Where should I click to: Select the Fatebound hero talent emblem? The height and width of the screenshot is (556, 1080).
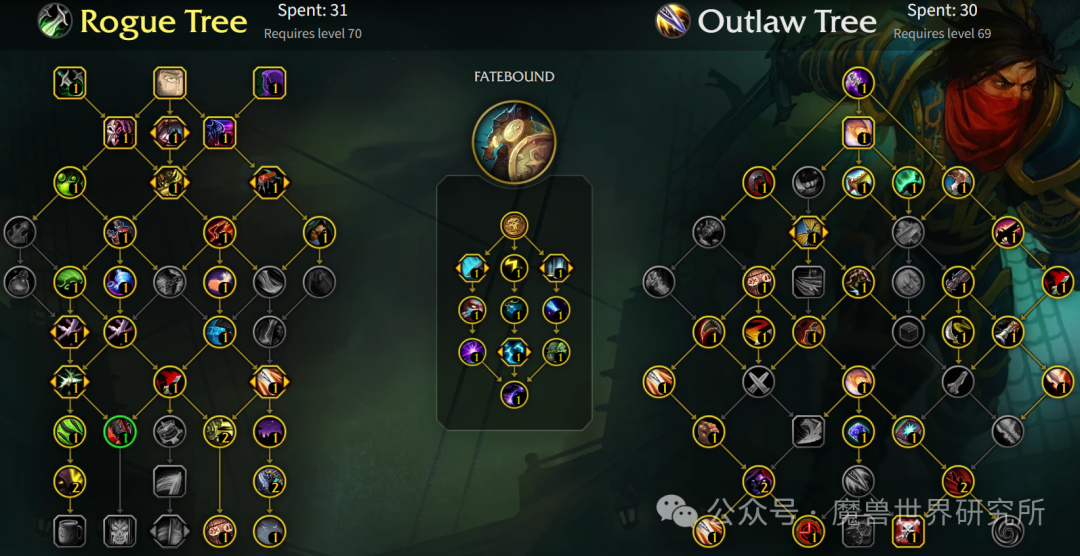click(514, 142)
